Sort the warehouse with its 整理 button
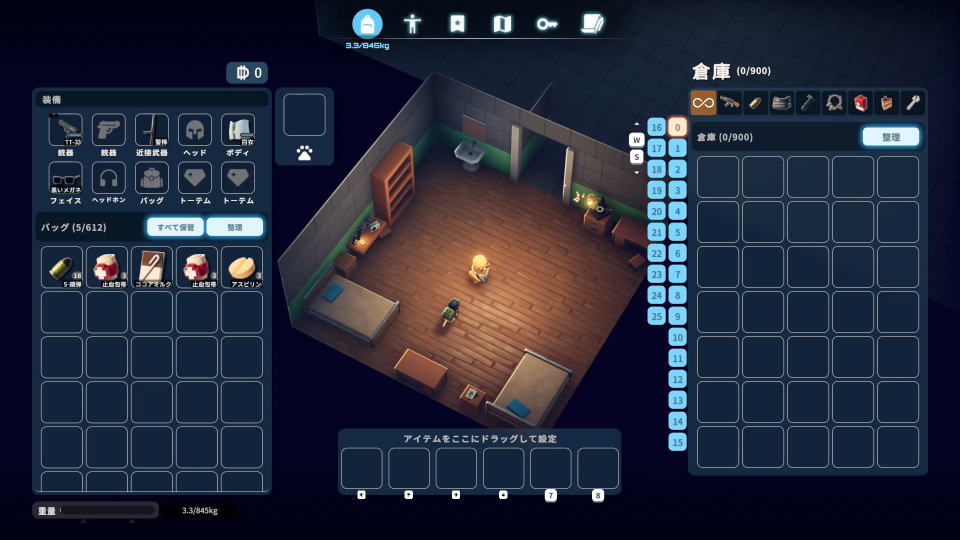Image resolution: width=960 pixels, height=540 pixels. [x=890, y=137]
